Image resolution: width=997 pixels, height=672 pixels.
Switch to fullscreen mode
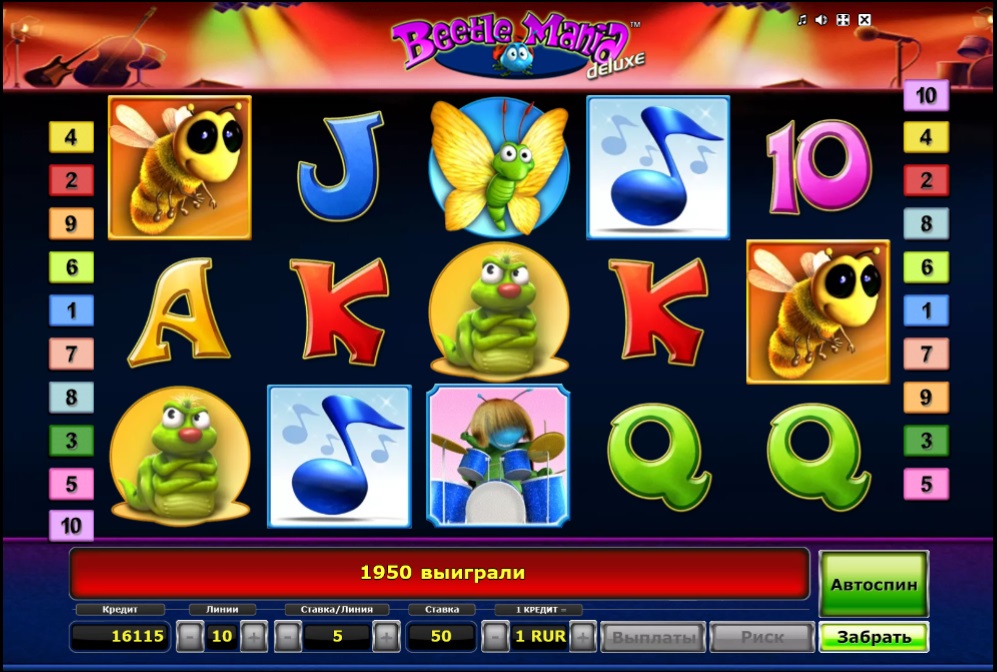click(x=842, y=20)
